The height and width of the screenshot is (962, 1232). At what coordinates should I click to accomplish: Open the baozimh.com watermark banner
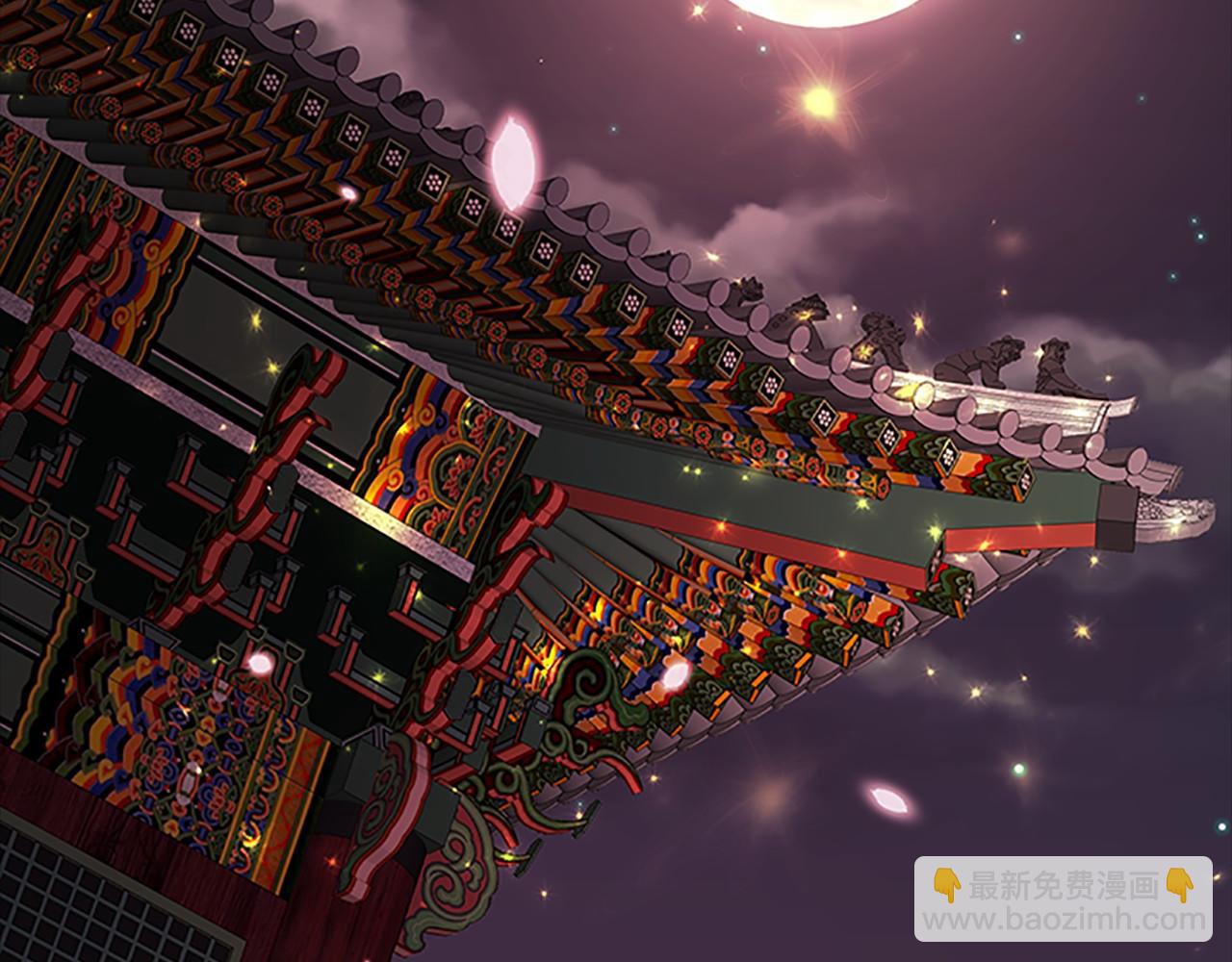point(1063,900)
